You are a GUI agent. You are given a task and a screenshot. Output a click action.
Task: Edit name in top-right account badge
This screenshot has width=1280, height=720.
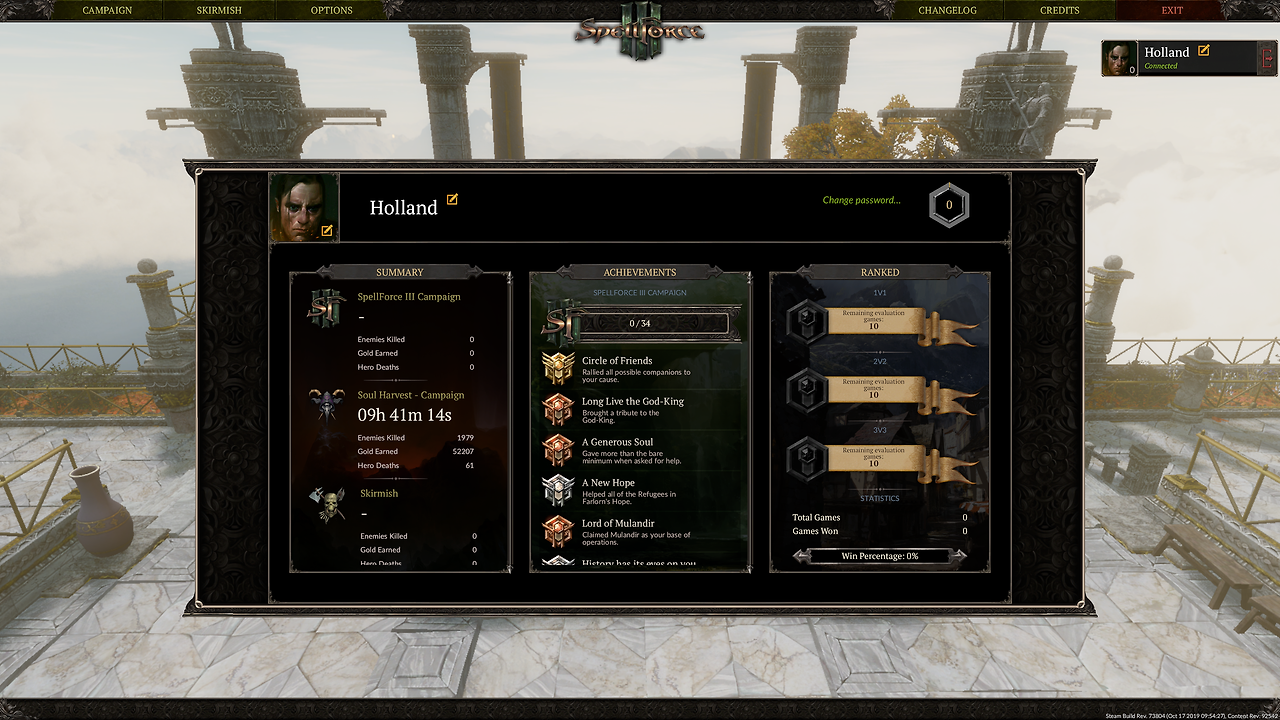point(1204,50)
